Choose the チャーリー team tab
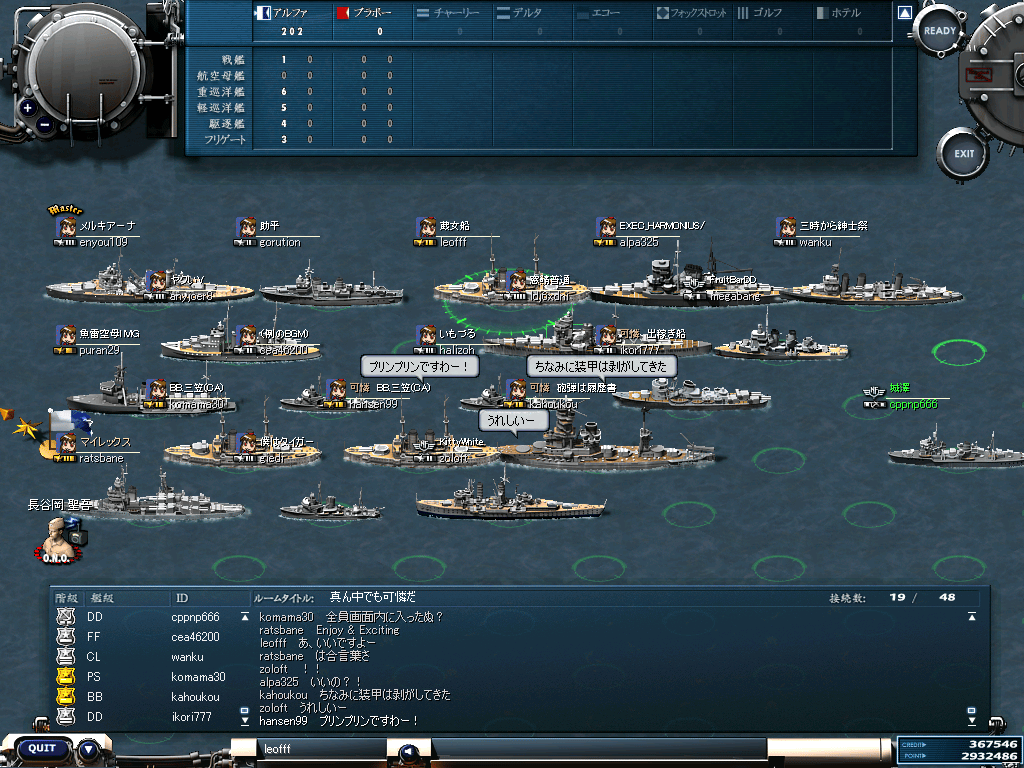This screenshot has width=1024, height=768. coord(450,14)
